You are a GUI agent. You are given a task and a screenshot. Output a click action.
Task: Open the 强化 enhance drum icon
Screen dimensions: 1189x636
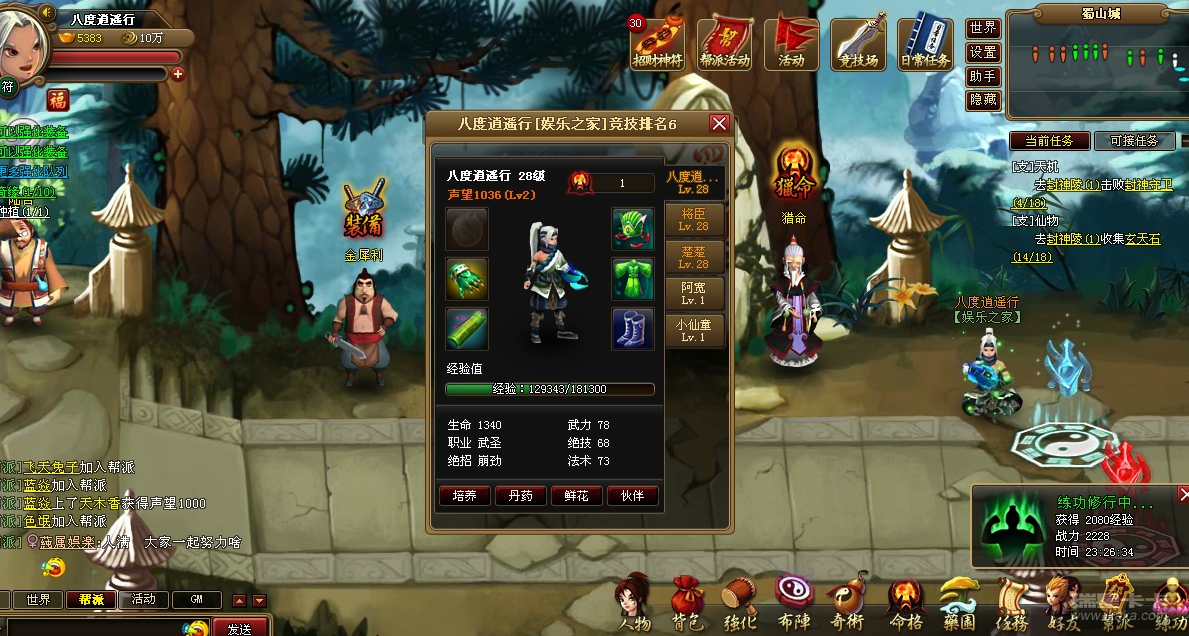[x=740, y=602]
